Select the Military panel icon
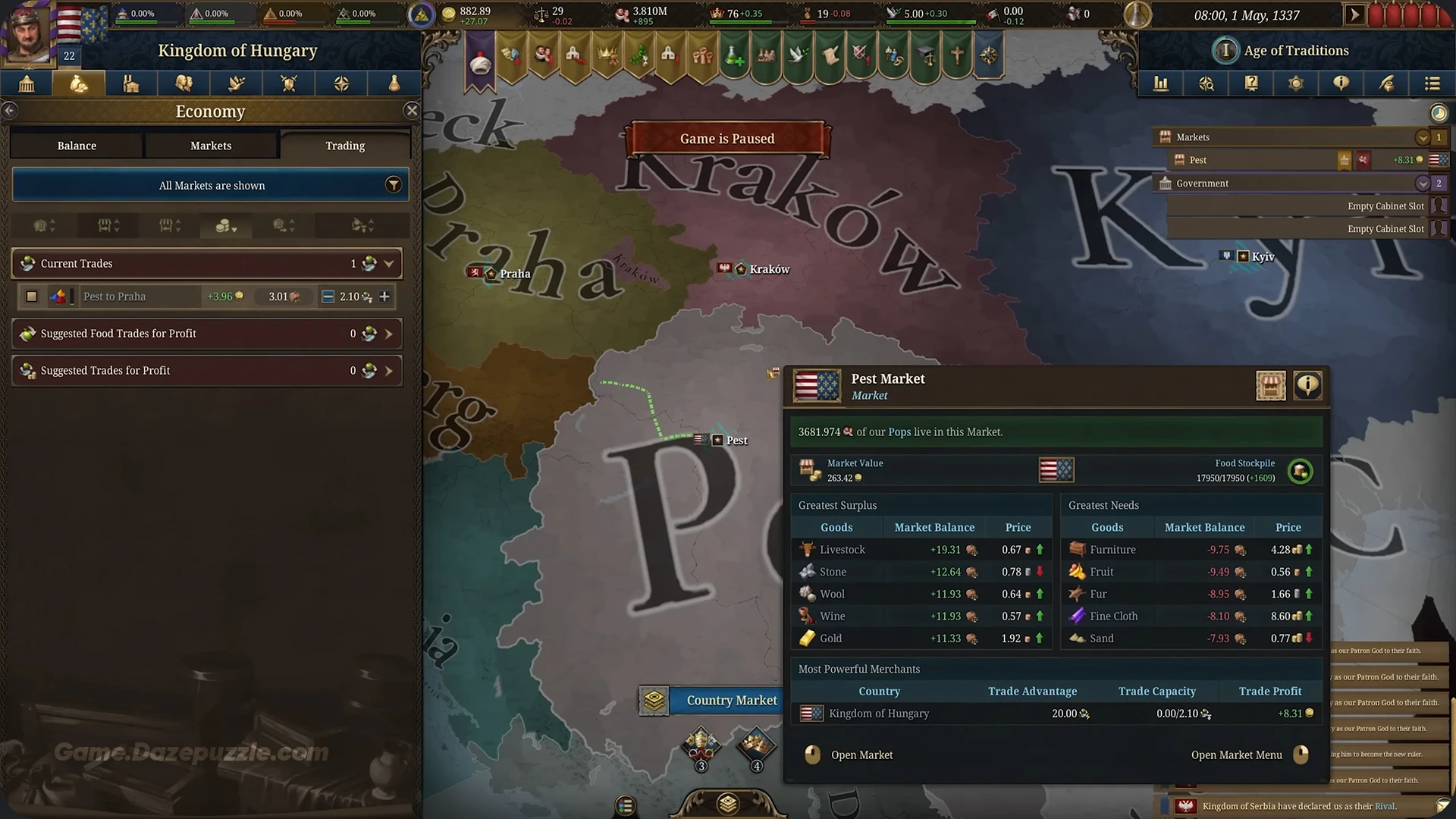 coord(288,83)
